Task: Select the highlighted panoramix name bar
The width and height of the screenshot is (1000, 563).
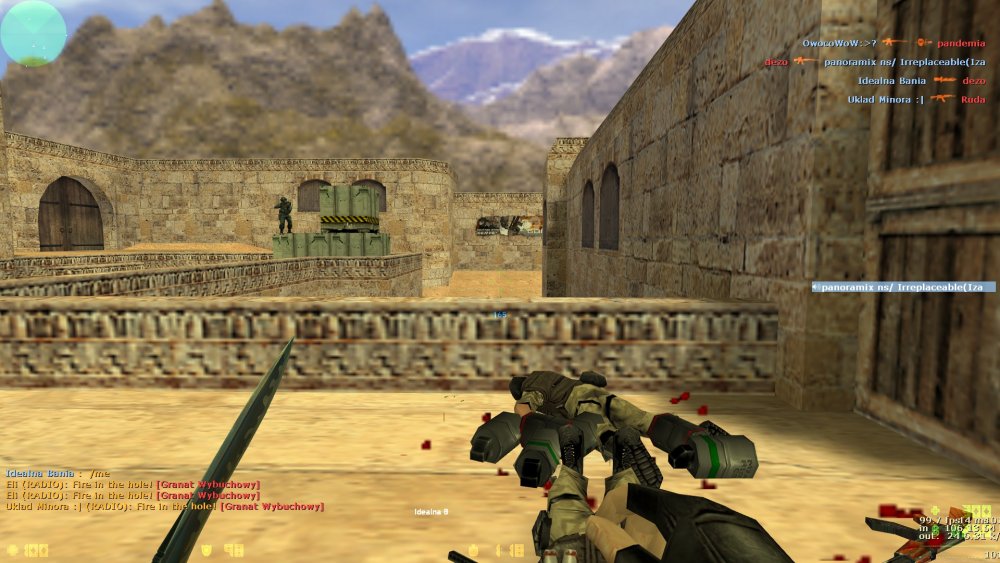Action: (x=903, y=287)
